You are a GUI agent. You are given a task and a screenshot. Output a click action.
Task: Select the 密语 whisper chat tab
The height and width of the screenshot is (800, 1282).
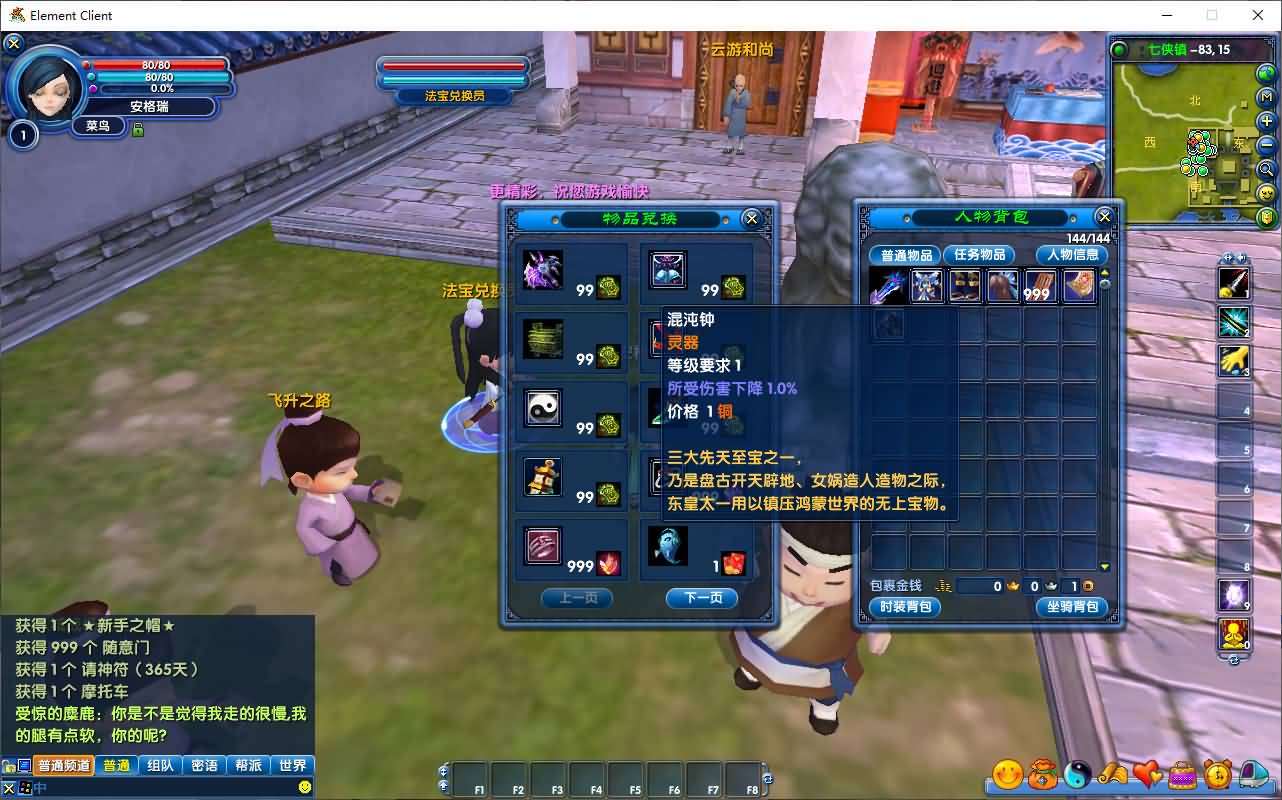tap(204, 765)
